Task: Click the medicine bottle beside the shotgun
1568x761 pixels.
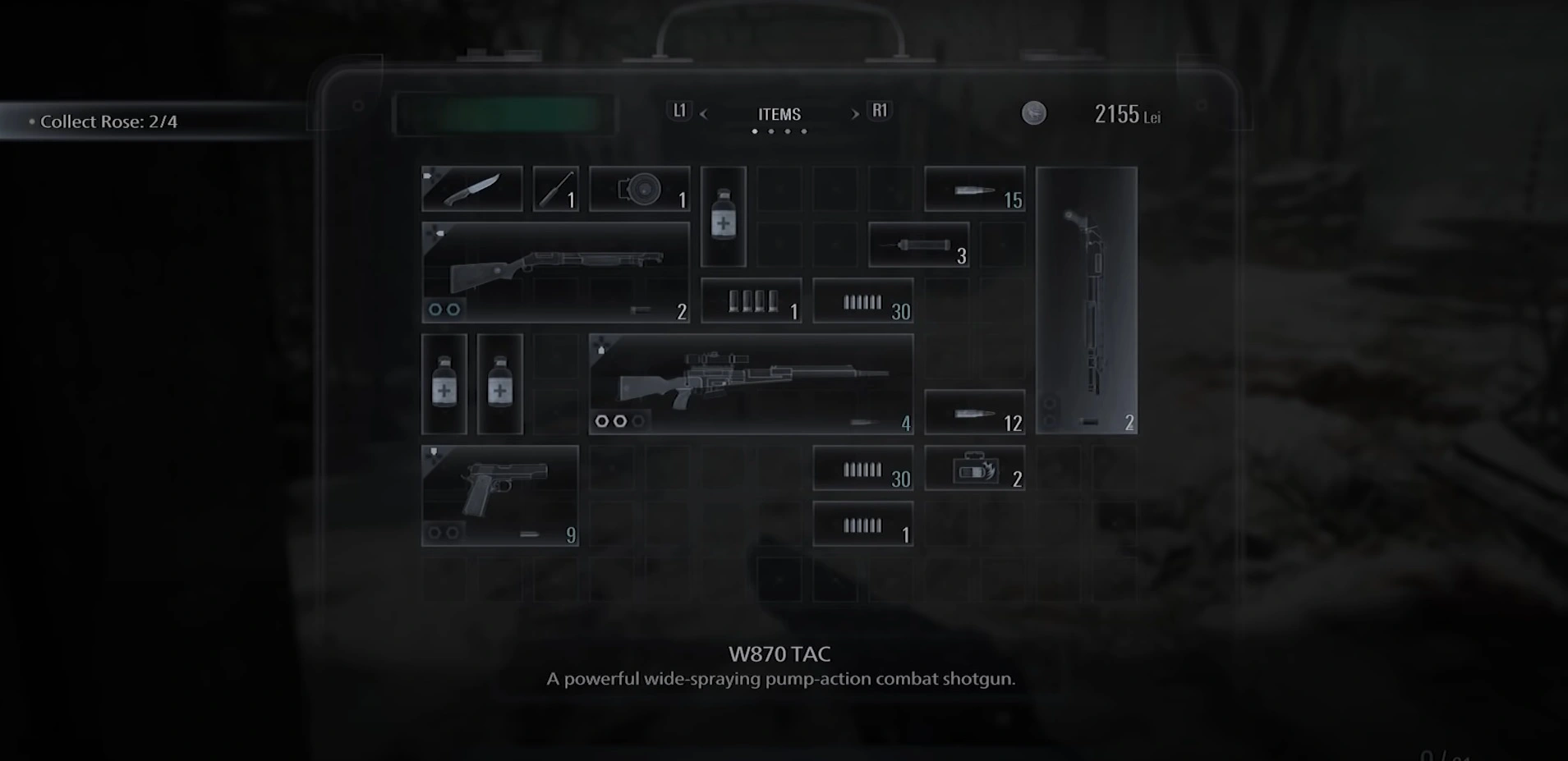Action: pyautogui.click(x=723, y=217)
